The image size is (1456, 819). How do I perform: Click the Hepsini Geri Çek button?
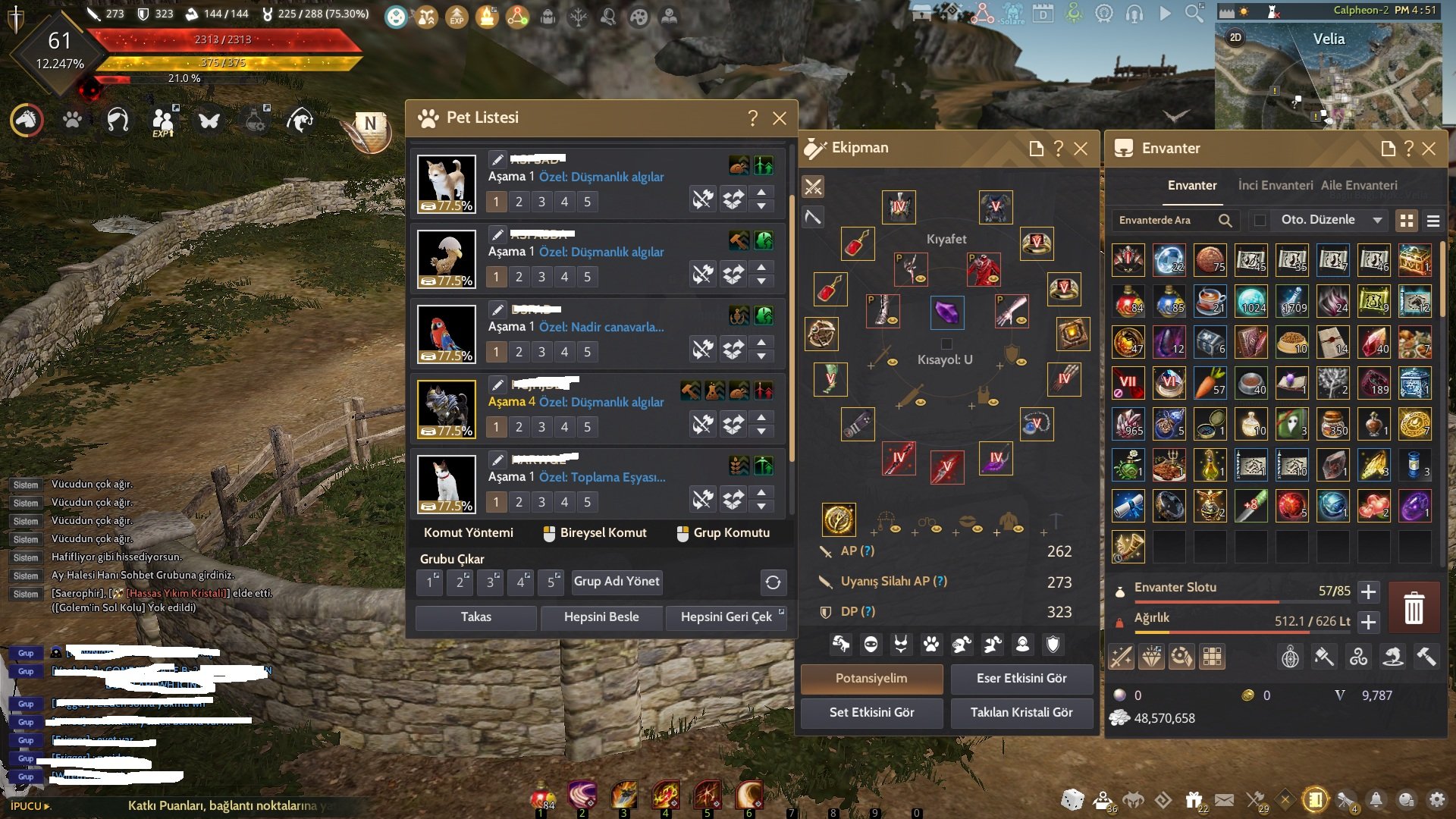coord(726,617)
